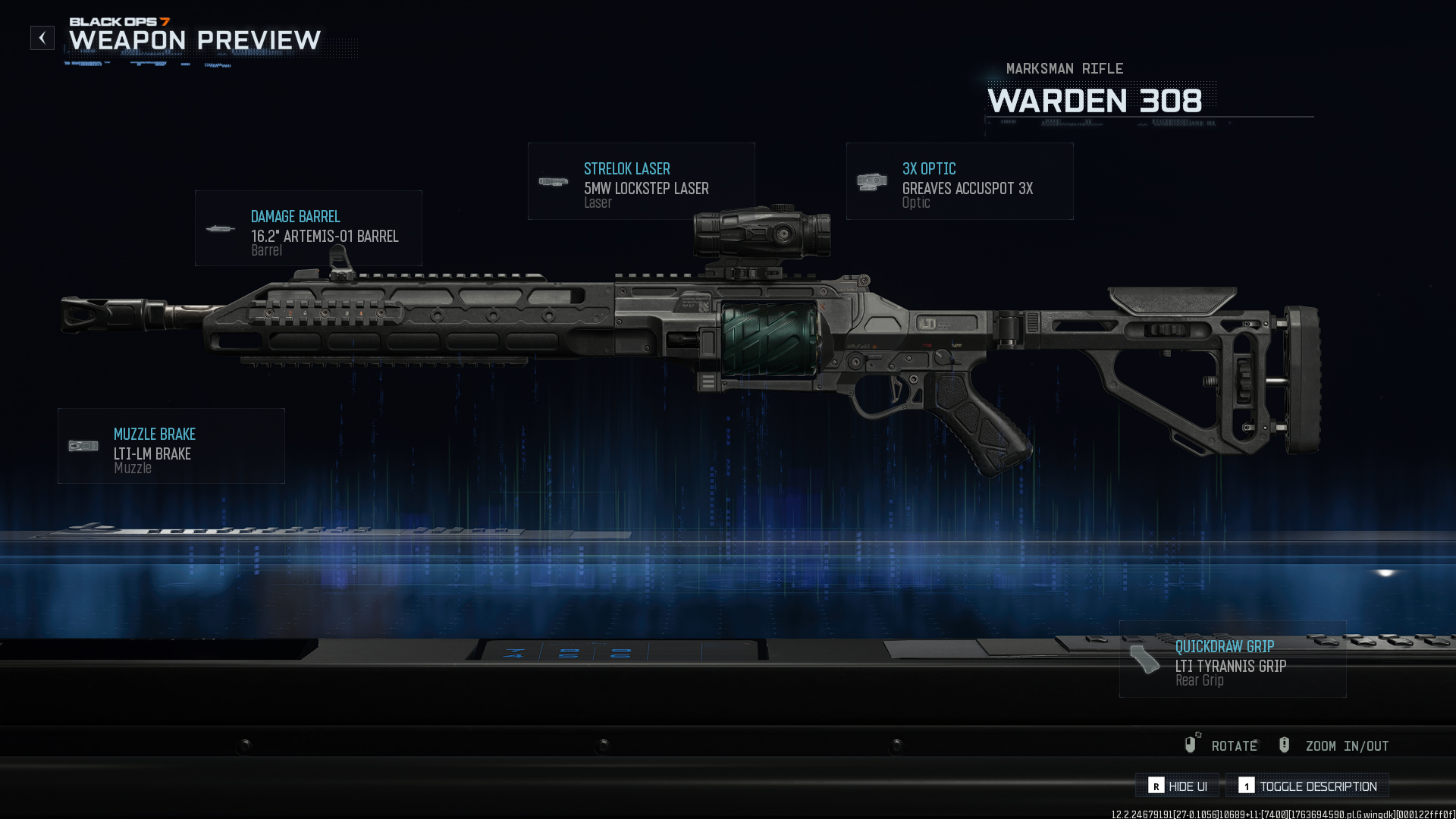Select the Damage Barrel attachment icon
Viewport: 1456px width, 819px height.
220,227
